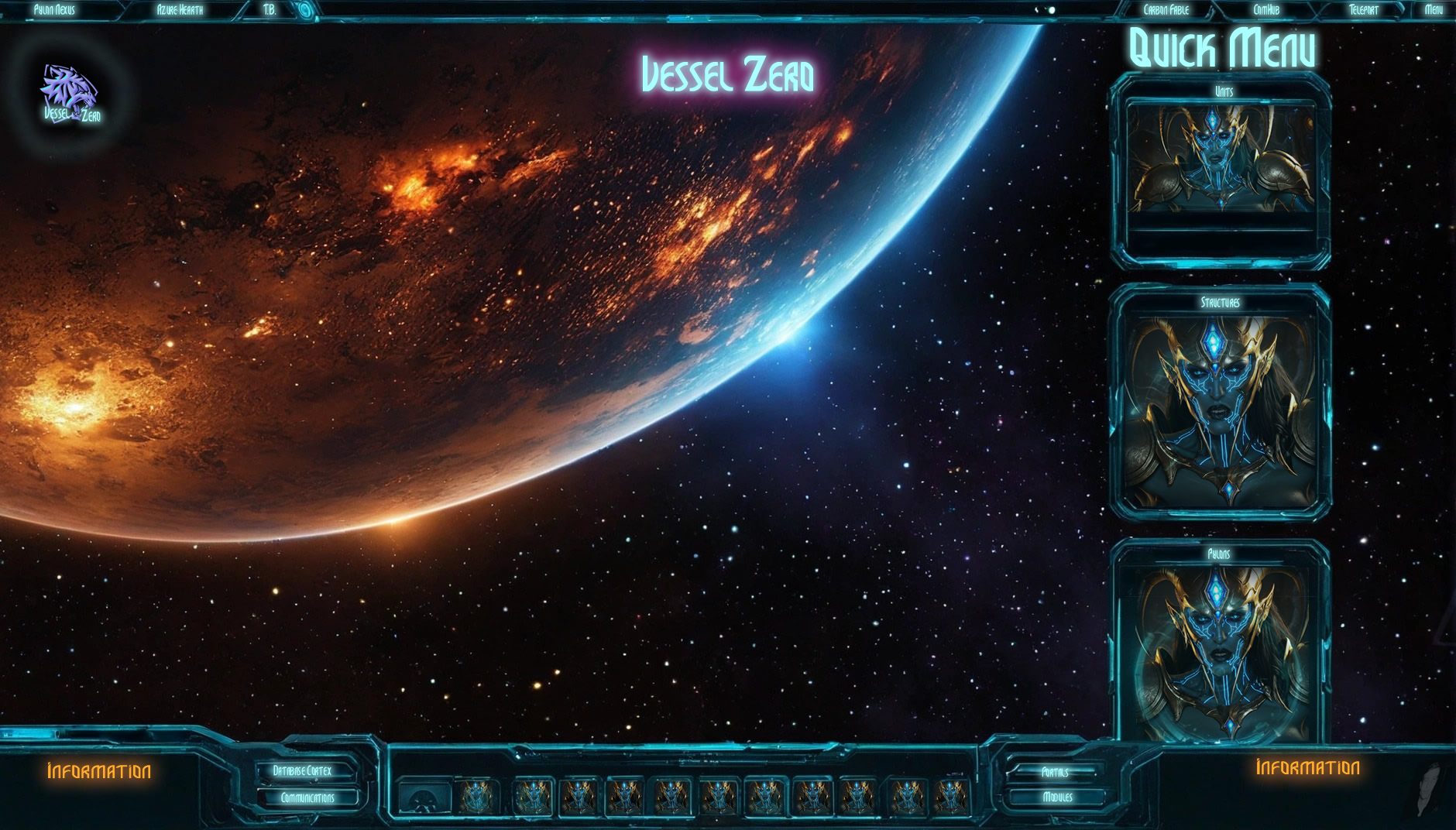The height and width of the screenshot is (830, 1456).
Task: Activate the Teleport button
Action: pos(1363,10)
